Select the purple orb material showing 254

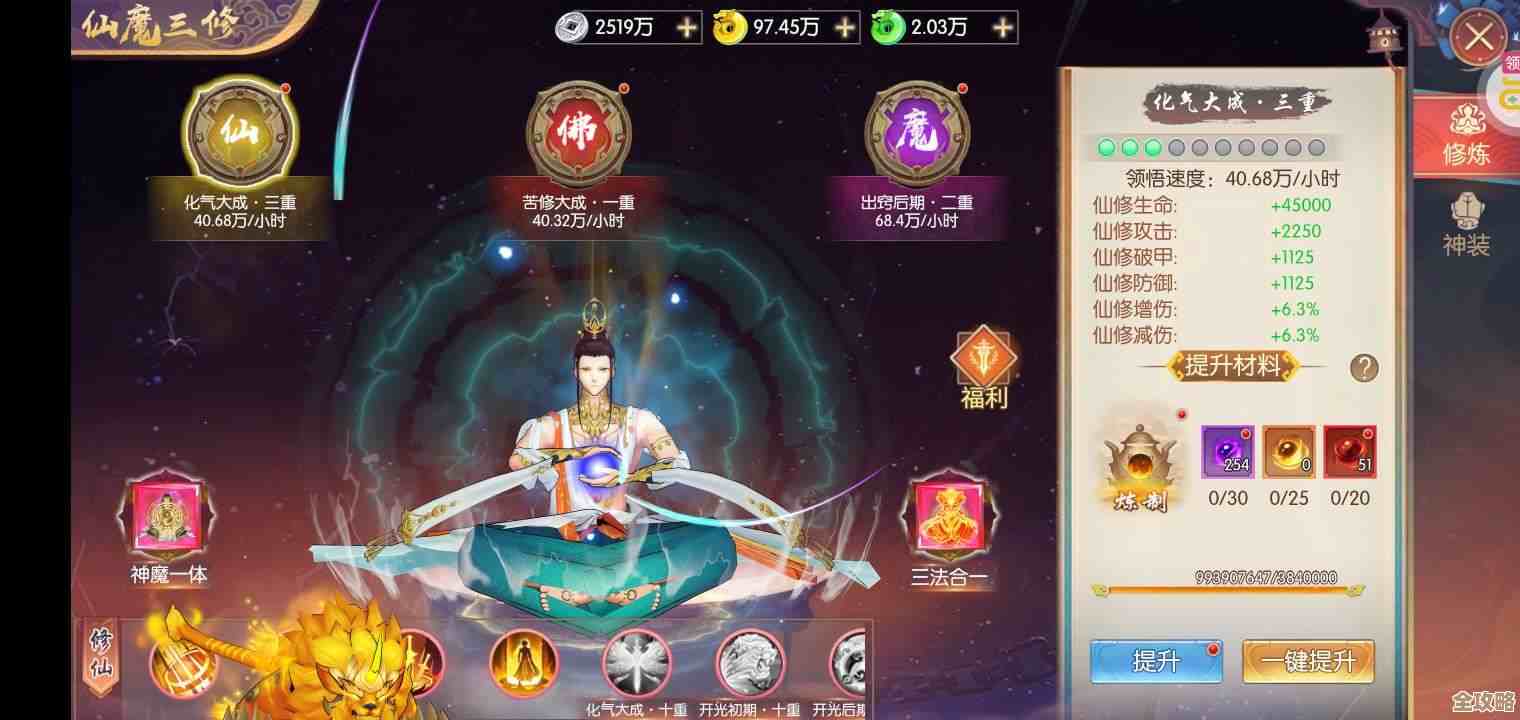coord(1227,450)
